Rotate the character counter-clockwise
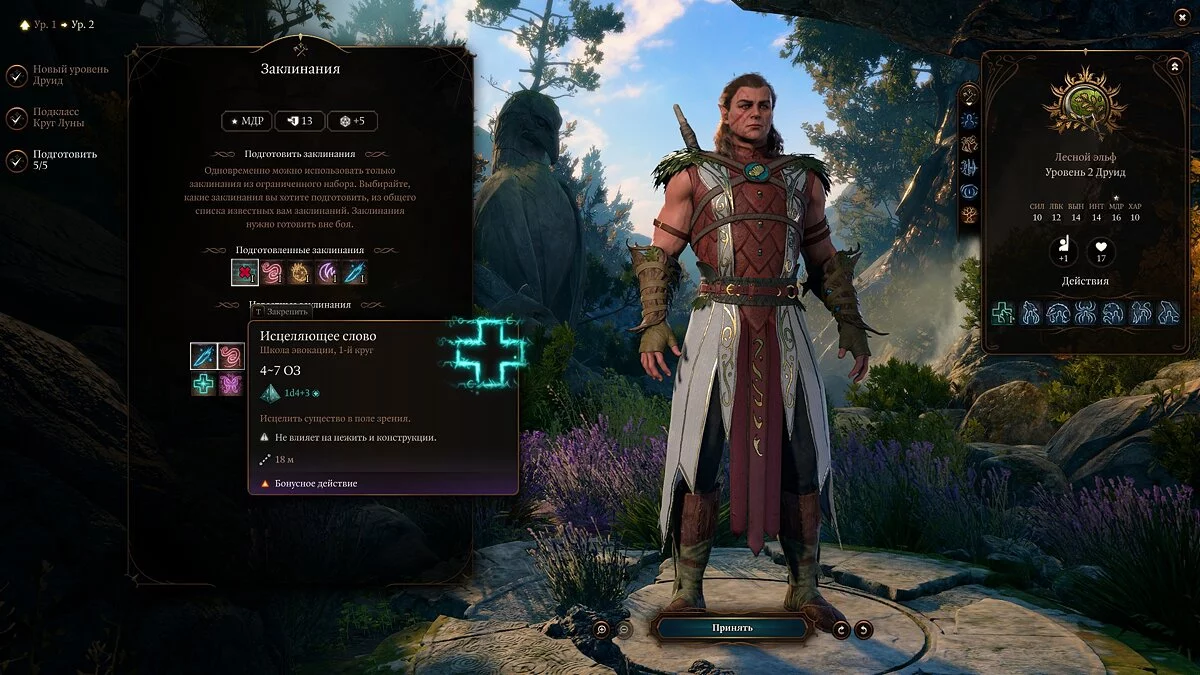This screenshot has height=675, width=1200. click(863, 629)
